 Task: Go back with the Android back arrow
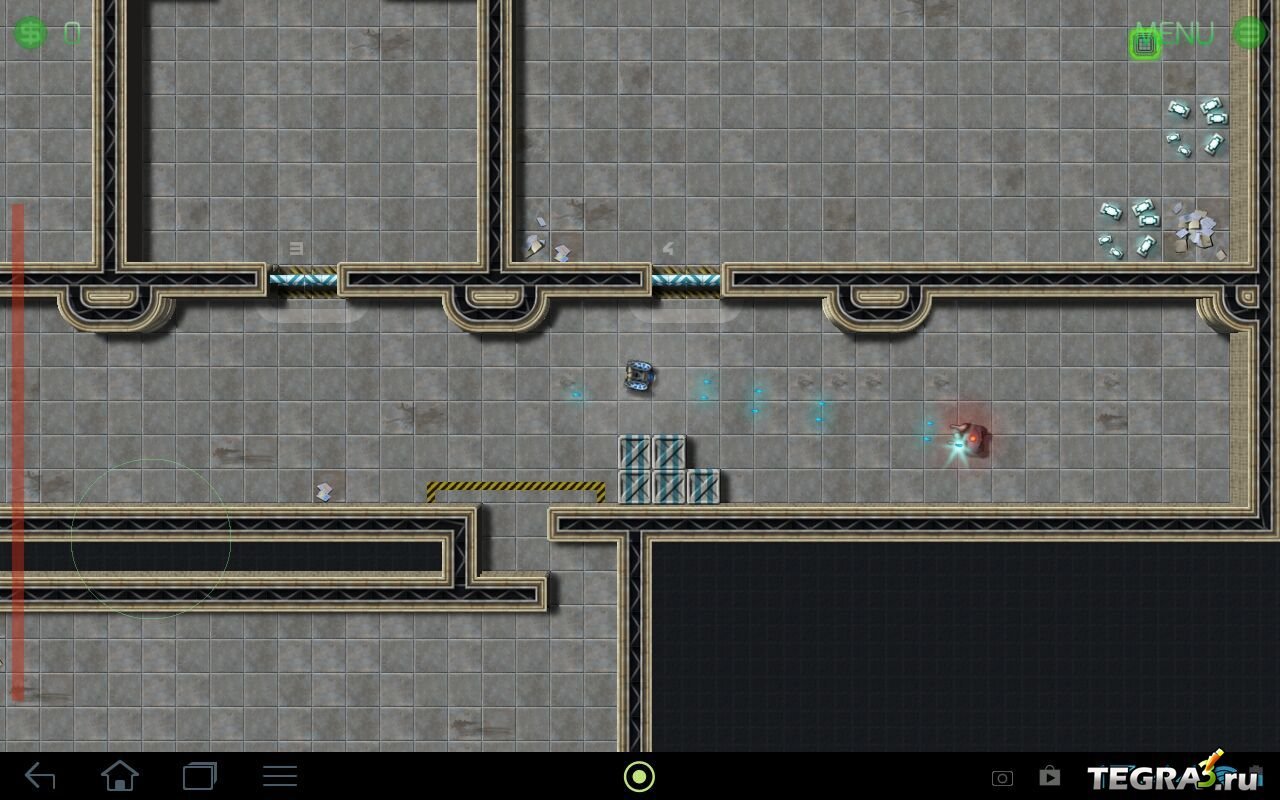pos(40,776)
